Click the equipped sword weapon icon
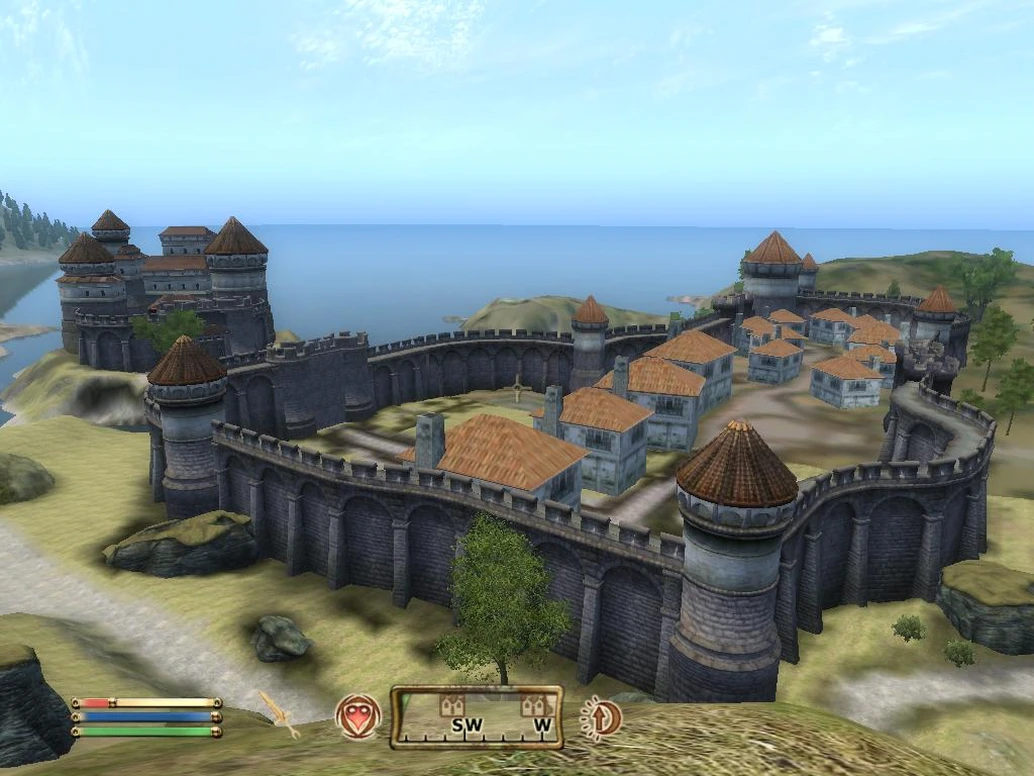Screen dimensions: 1034x776 [279, 714]
